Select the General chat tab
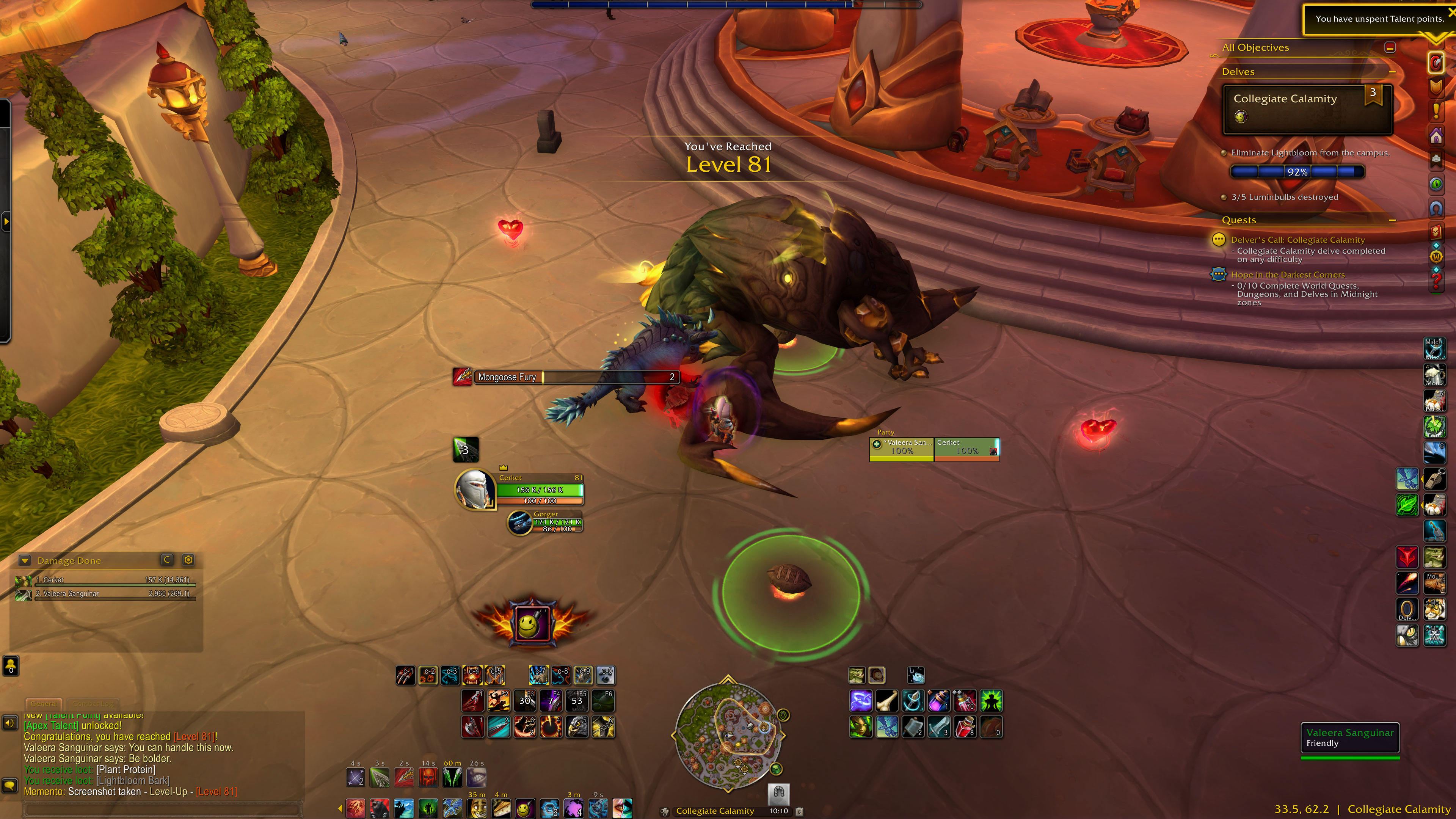 click(44, 704)
